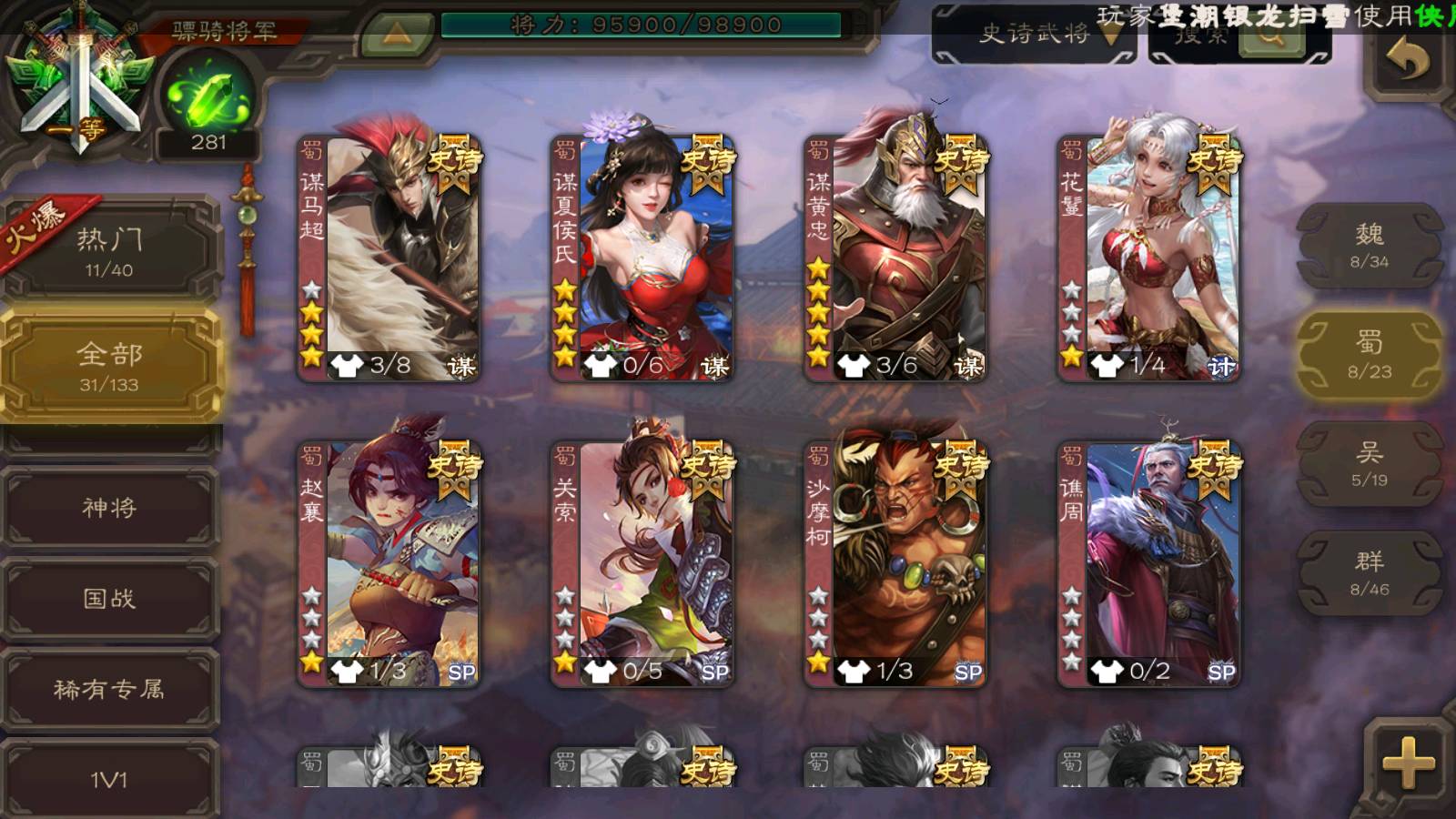This screenshot has width=1456, height=819.
Task: Filter heroes by 吴 faction
Action: [x=1369, y=464]
